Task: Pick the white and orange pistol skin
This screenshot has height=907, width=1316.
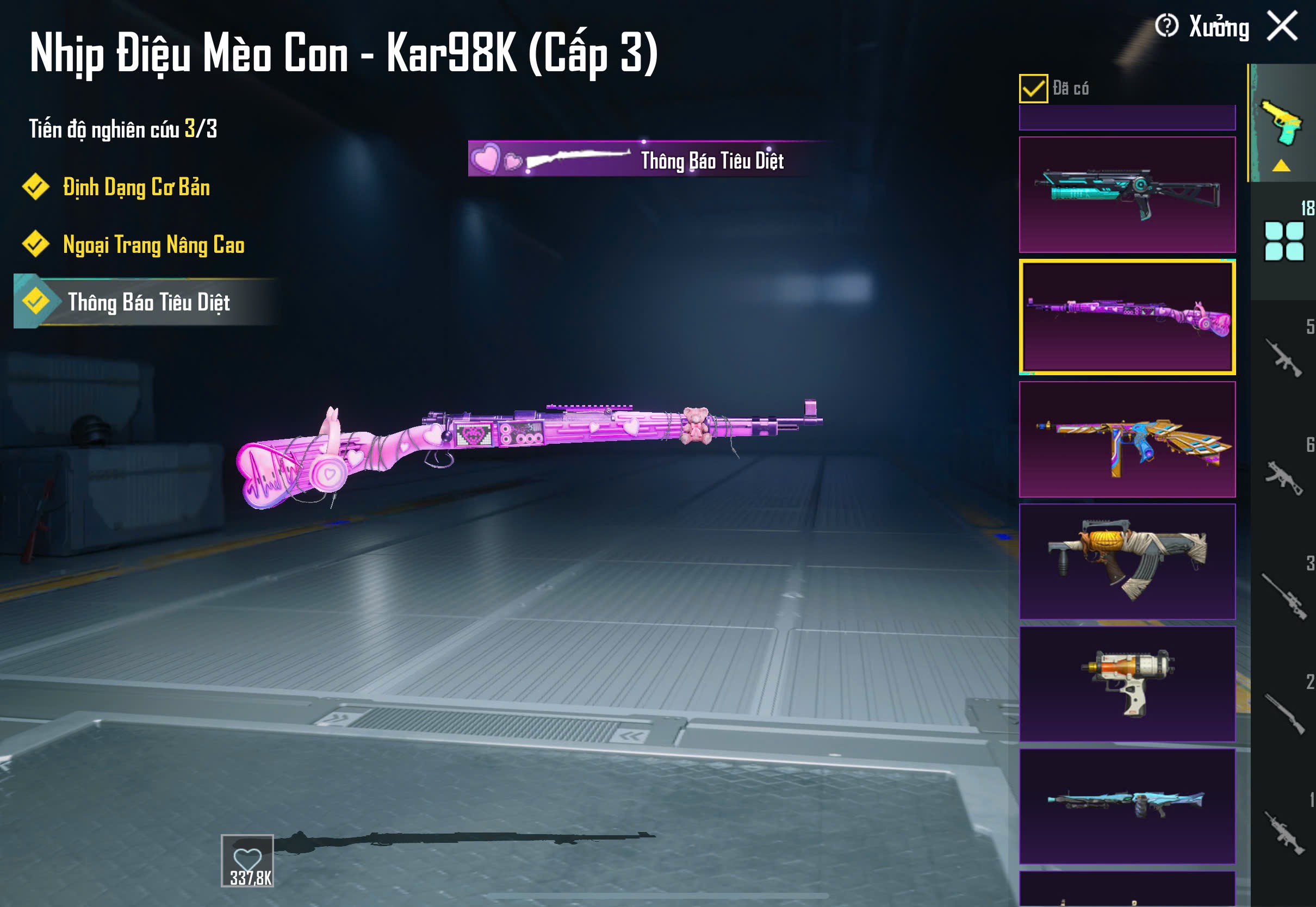Action: tap(1127, 684)
